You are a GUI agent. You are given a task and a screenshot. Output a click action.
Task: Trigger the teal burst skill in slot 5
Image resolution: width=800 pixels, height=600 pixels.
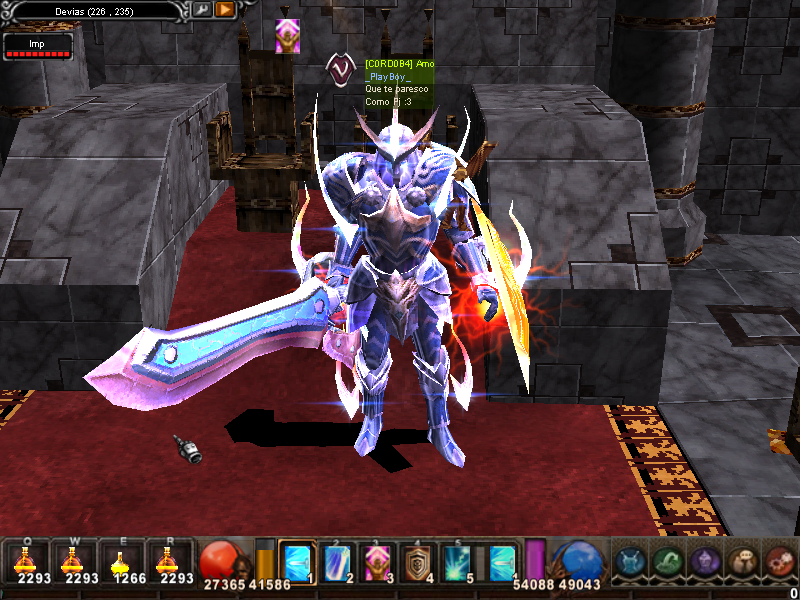point(459,562)
